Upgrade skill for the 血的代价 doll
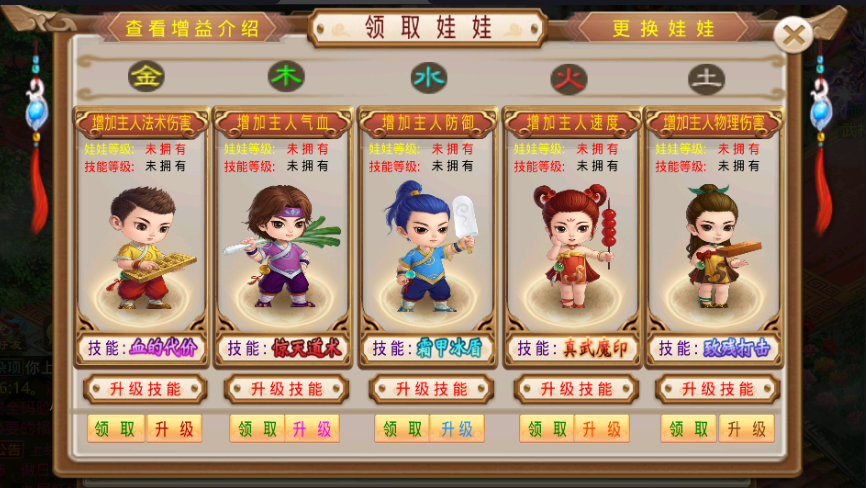Viewport: 866px width, 488px height. (145, 389)
